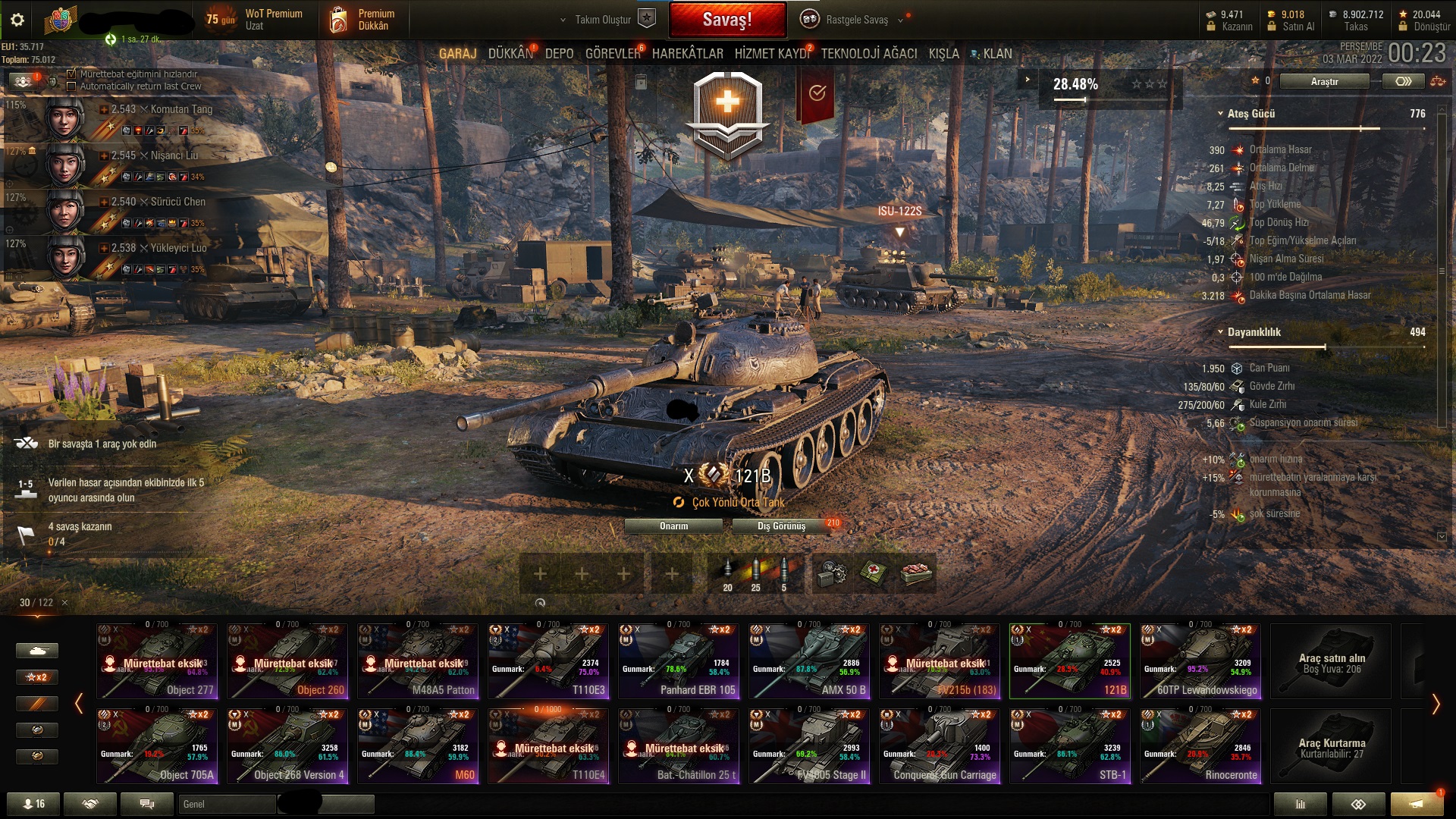Click the statistics bar-chart icon bottom right
This screenshot has width=1456, height=819.
pos(1301,804)
